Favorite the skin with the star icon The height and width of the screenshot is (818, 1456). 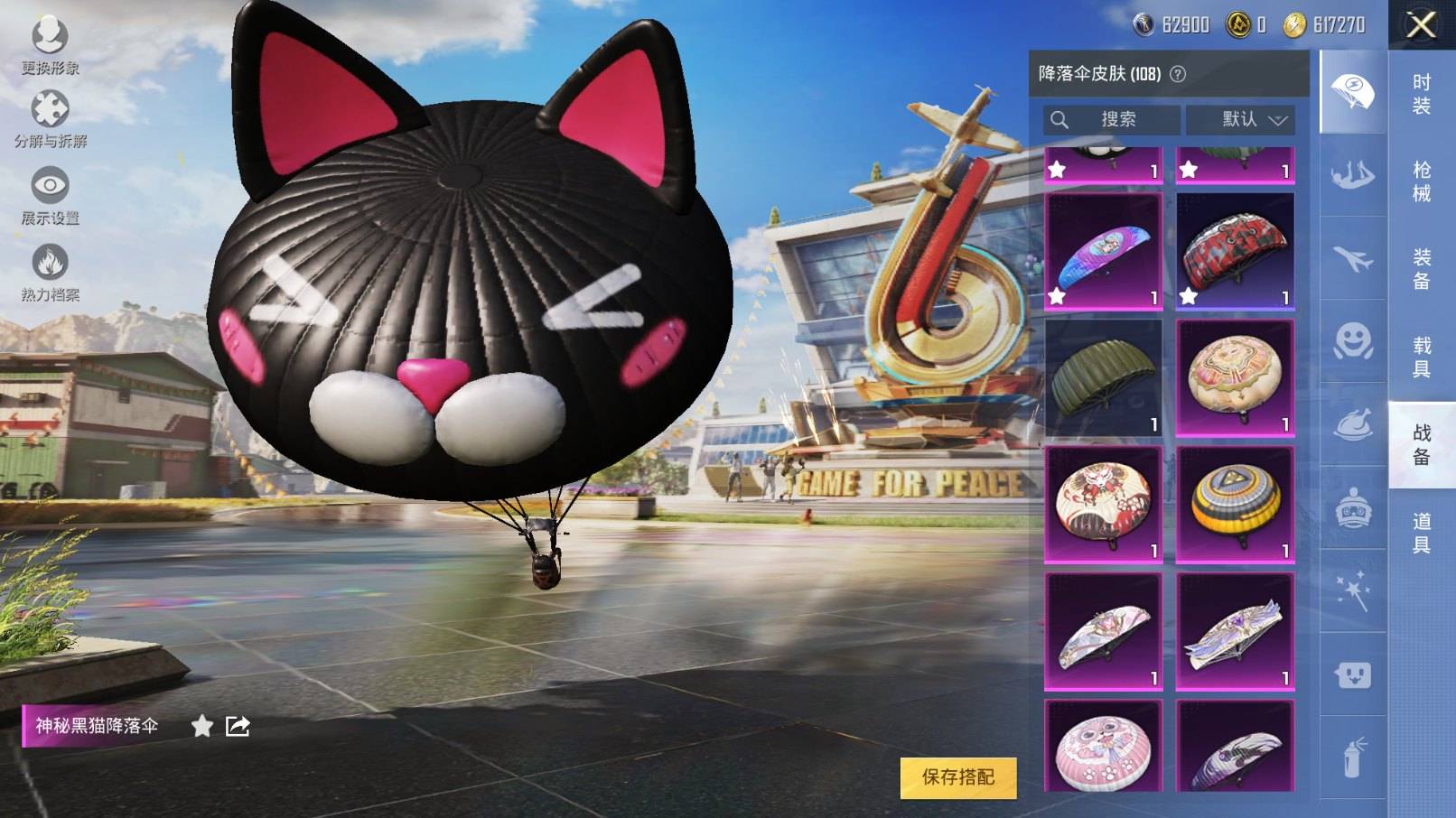202,726
